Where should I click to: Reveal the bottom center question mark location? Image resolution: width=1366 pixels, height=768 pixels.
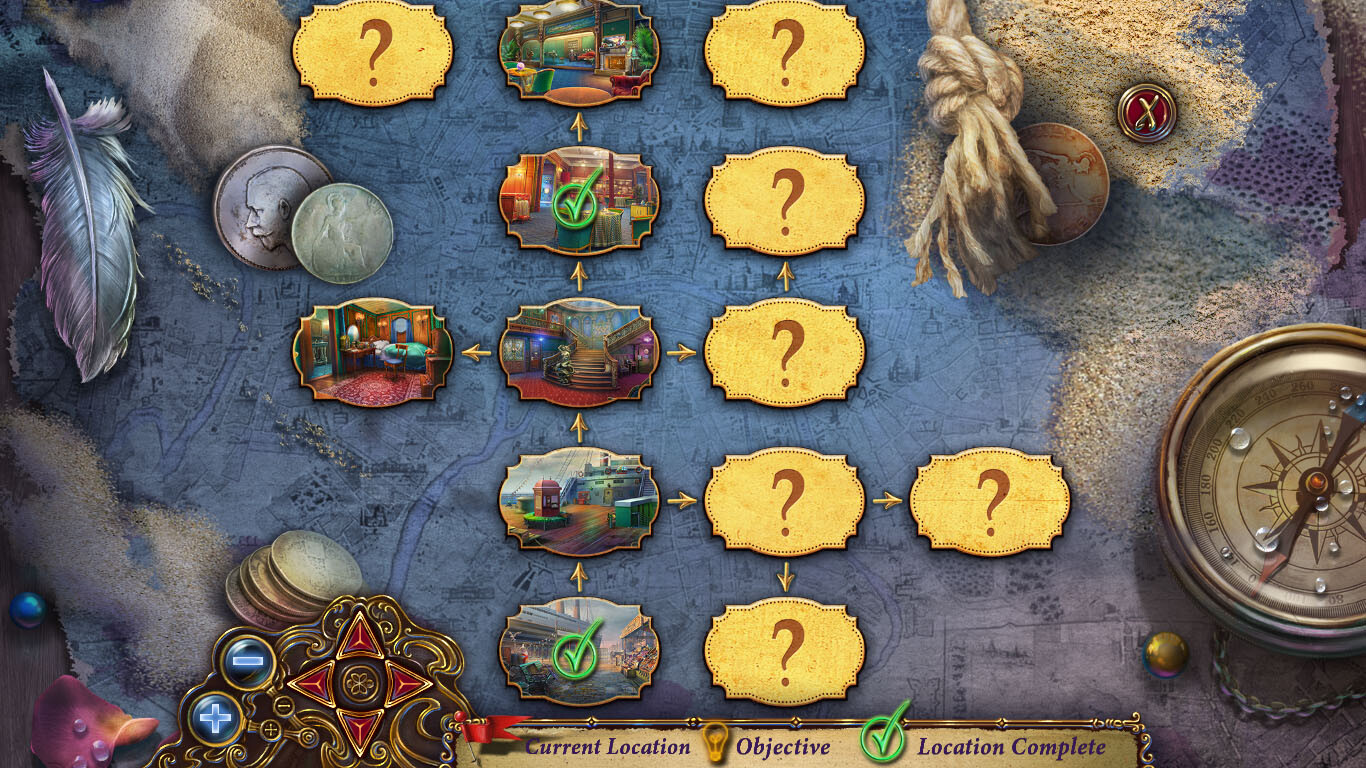(x=786, y=650)
